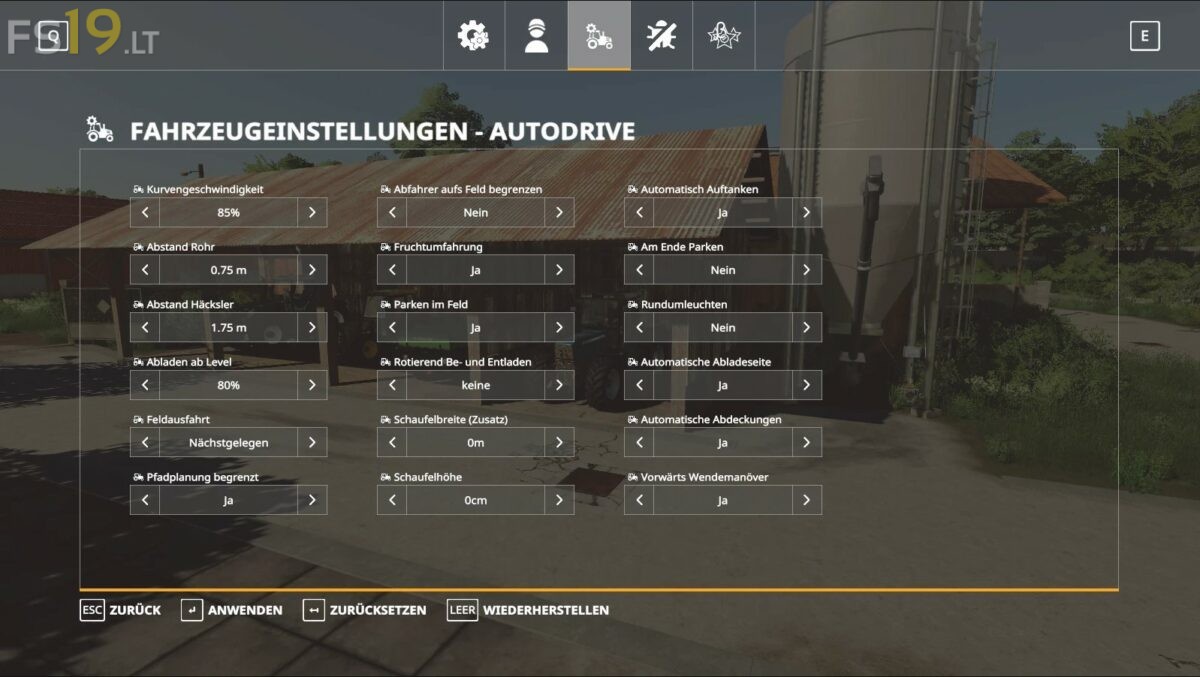Switch Abfahrer aufs Feld begrenzen forward
1200x677 pixels.
click(559, 212)
